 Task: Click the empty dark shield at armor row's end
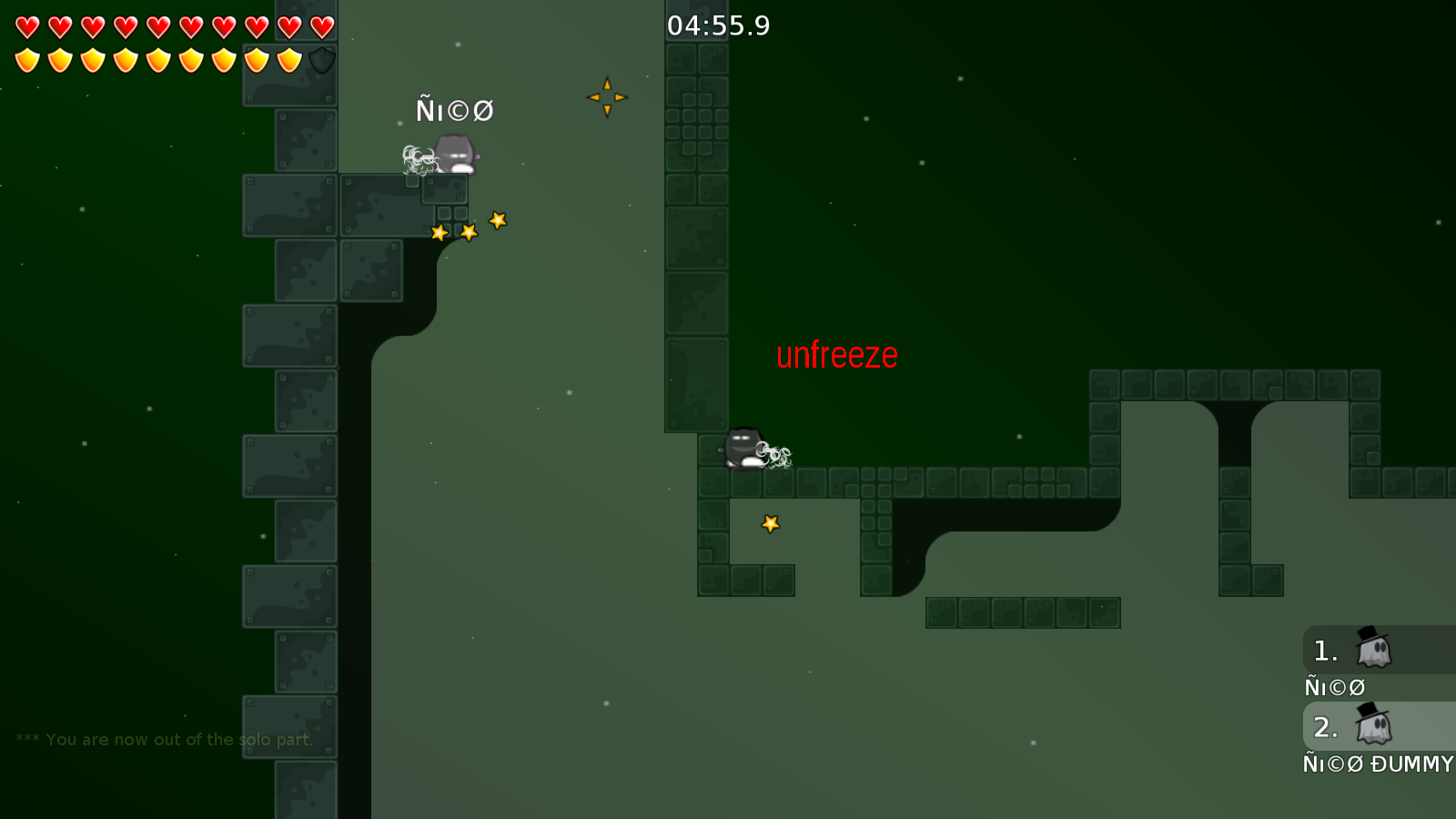[x=320, y=60]
